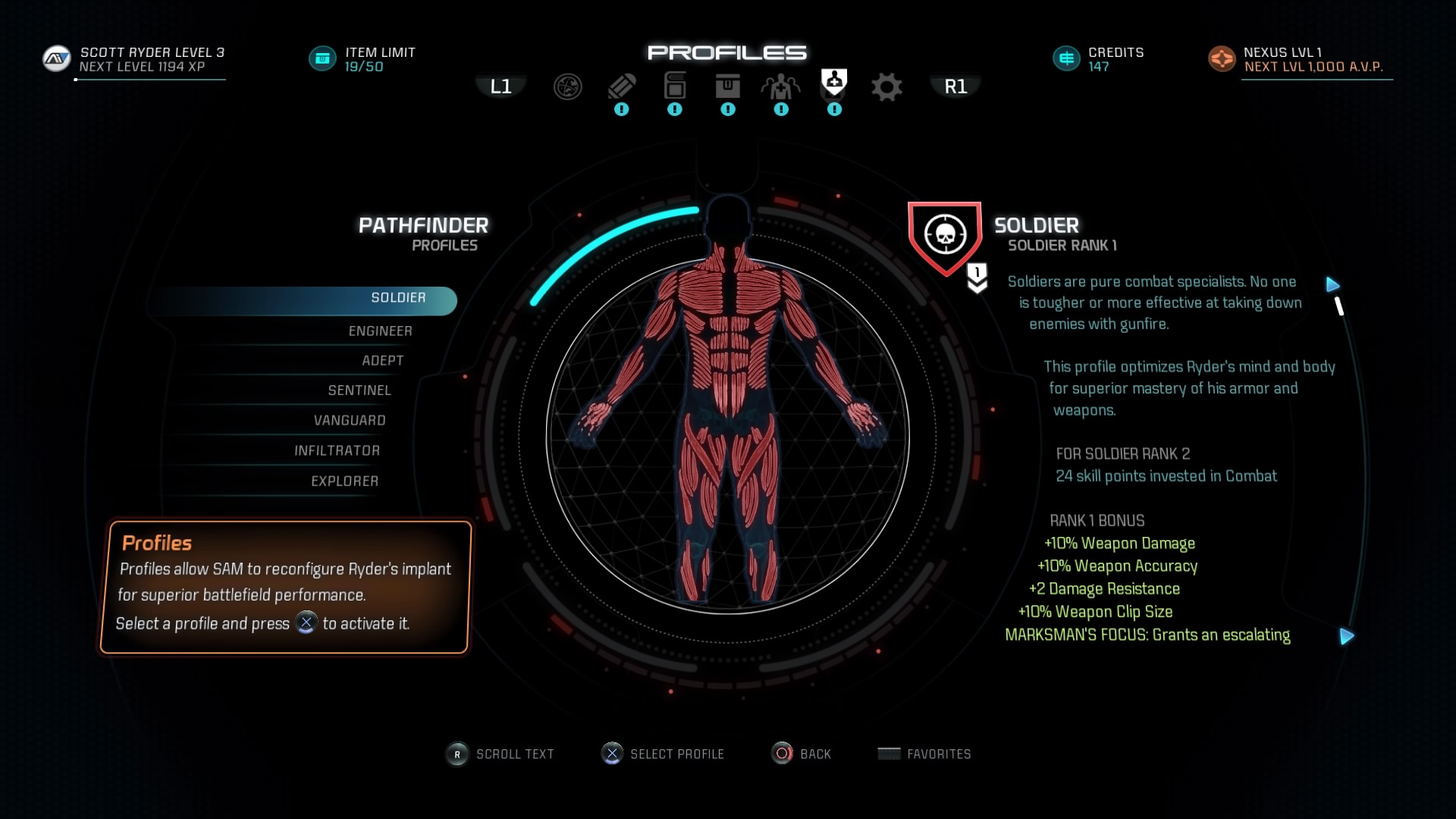1456x819 pixels.
Task: Open the gear settings tab
Action: pos(886,87)
